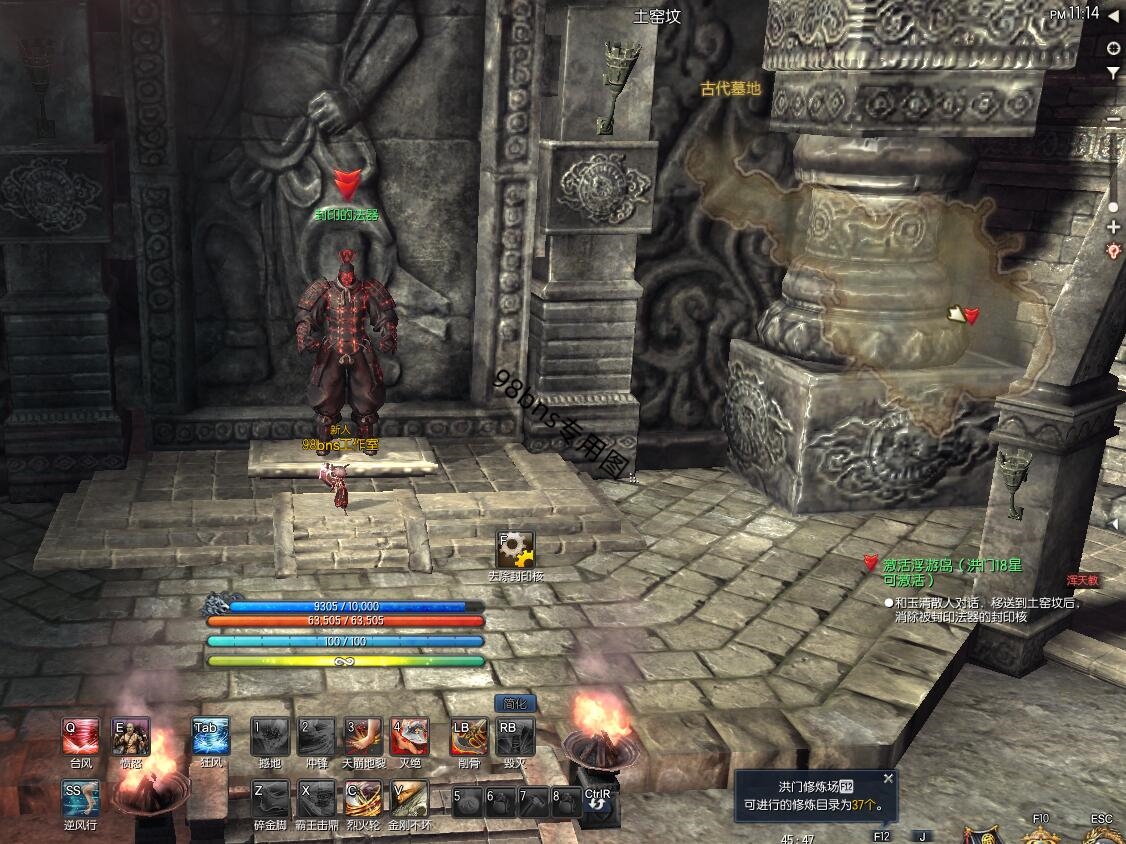This screenshot has height=844, width=1126.
Task: Trigger the 狂风 skill icon
Action: pyautogui.click(x=211, y=737)
